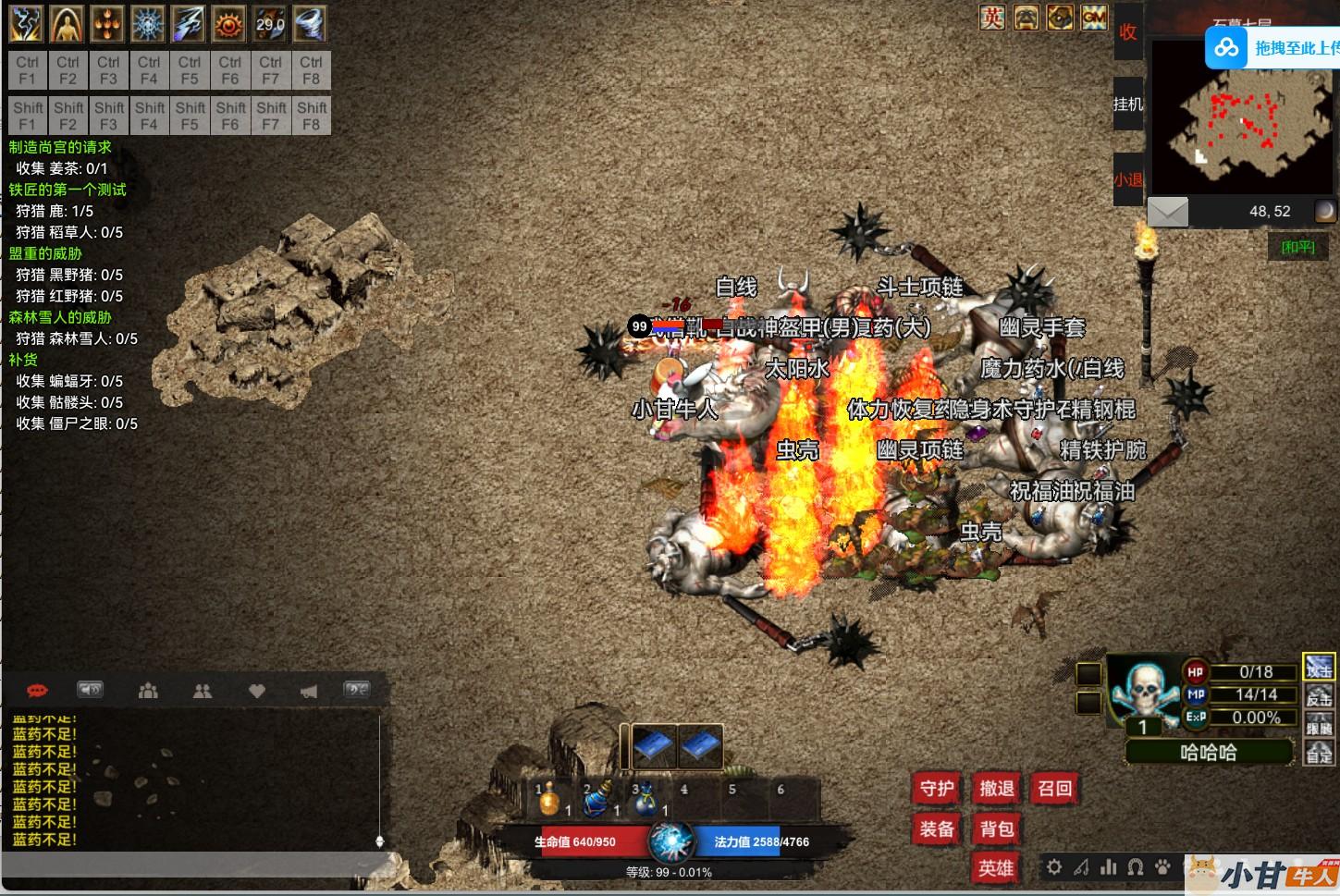Activate the tornado skill icon

click(311, 24)
